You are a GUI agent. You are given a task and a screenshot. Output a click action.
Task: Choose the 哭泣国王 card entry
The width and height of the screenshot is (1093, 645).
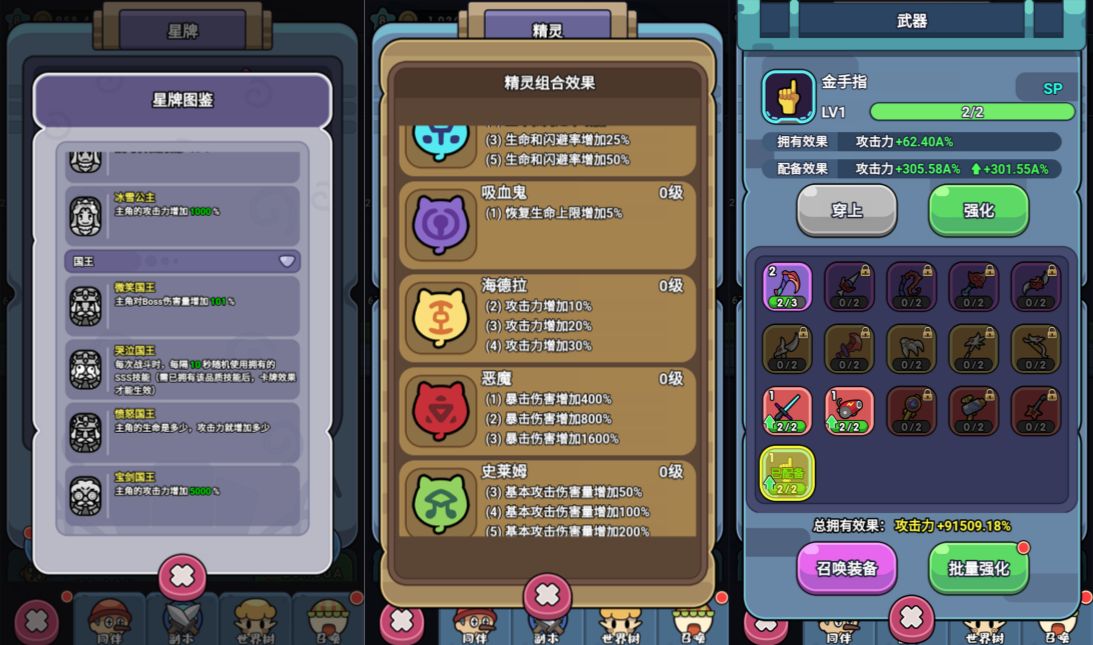pyautogui.click(x=183, y=369)
